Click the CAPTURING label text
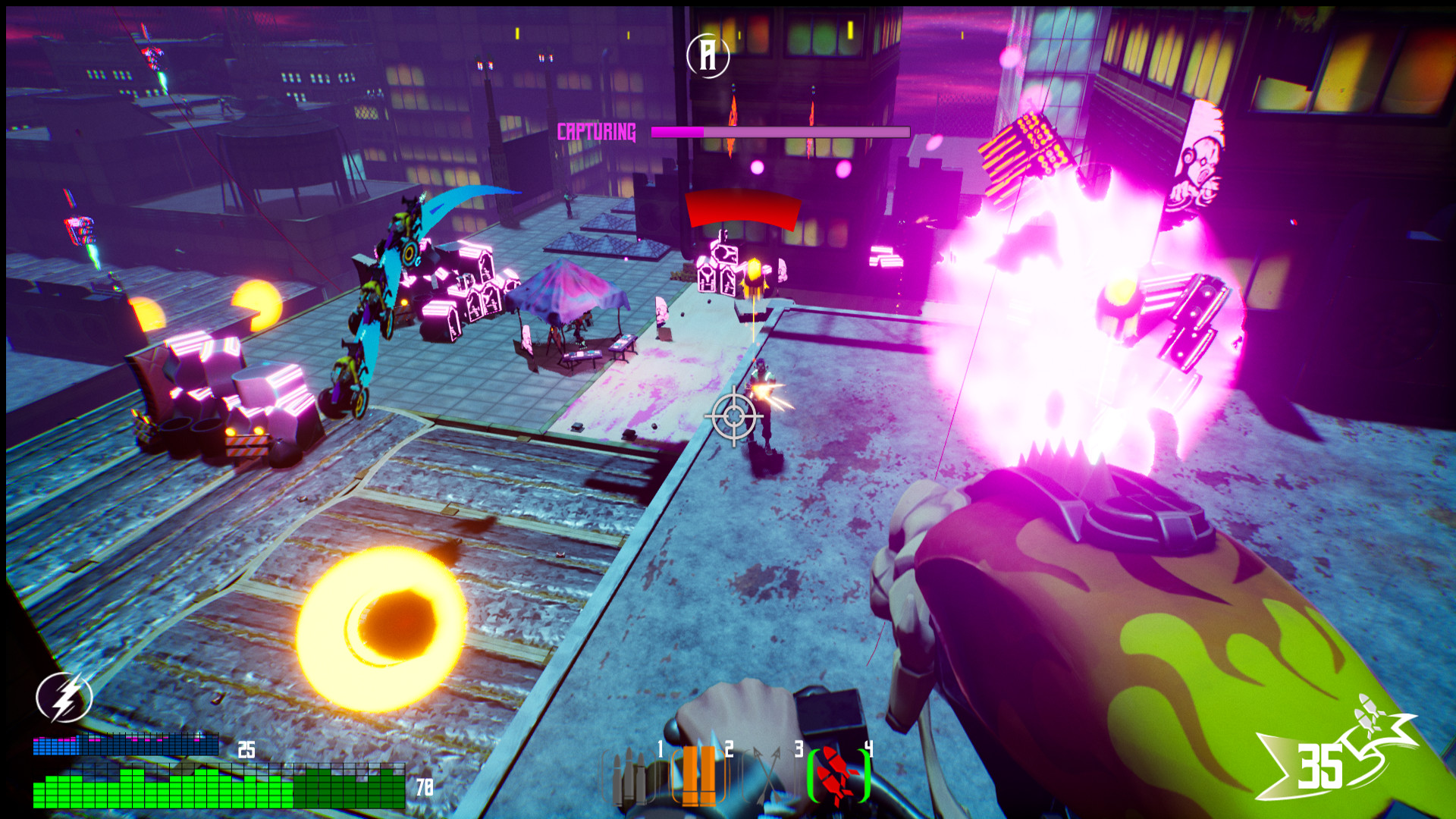1456x819 pixels. coord(597,131)
